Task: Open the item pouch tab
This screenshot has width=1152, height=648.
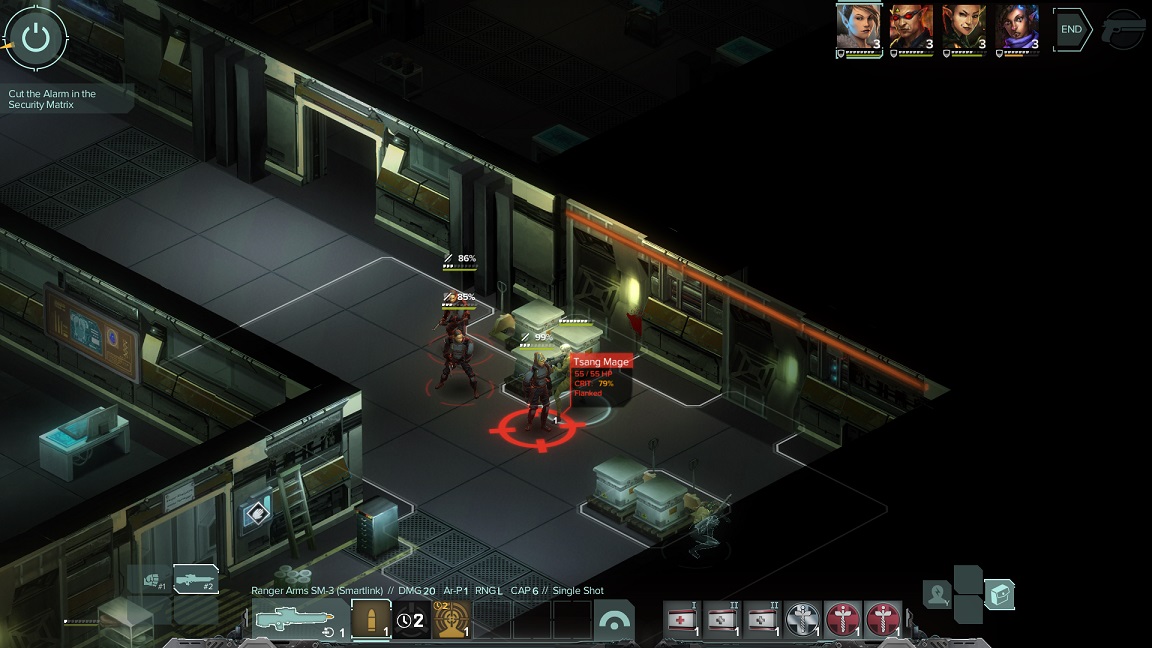Action: 1000,595
